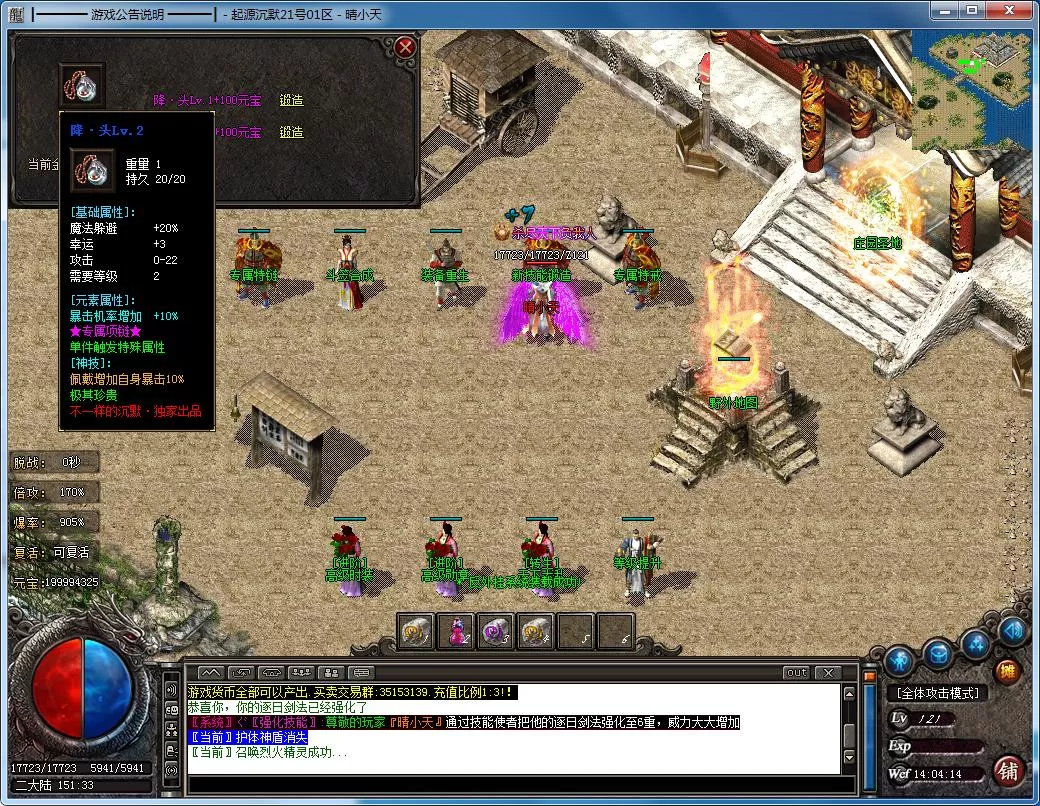
Task: Click the 锻造 link beside 降·头Lv.1+100元宝
Action: [291, 101]
